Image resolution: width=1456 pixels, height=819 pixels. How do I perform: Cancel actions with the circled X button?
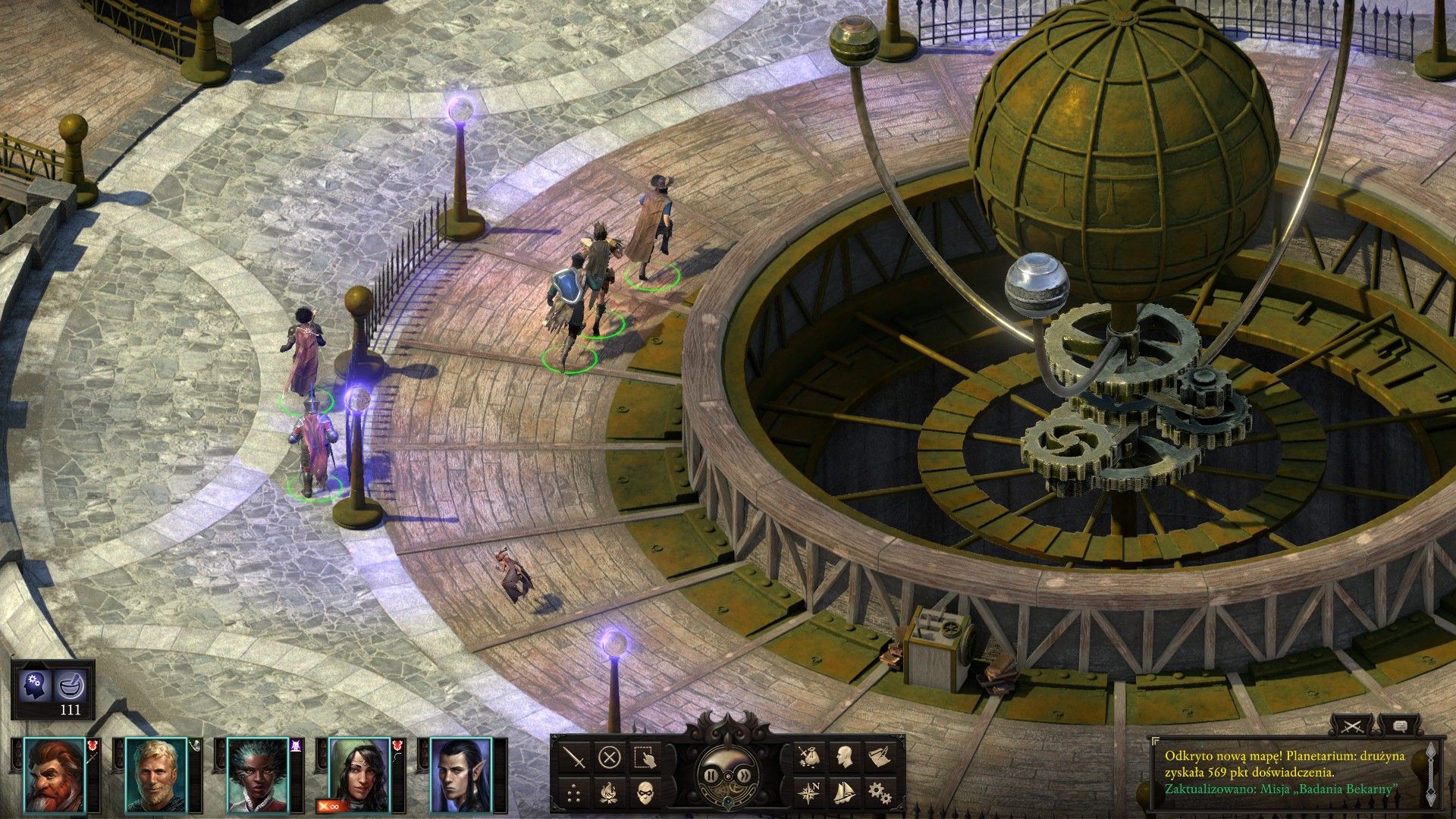(x=610, y=757)
